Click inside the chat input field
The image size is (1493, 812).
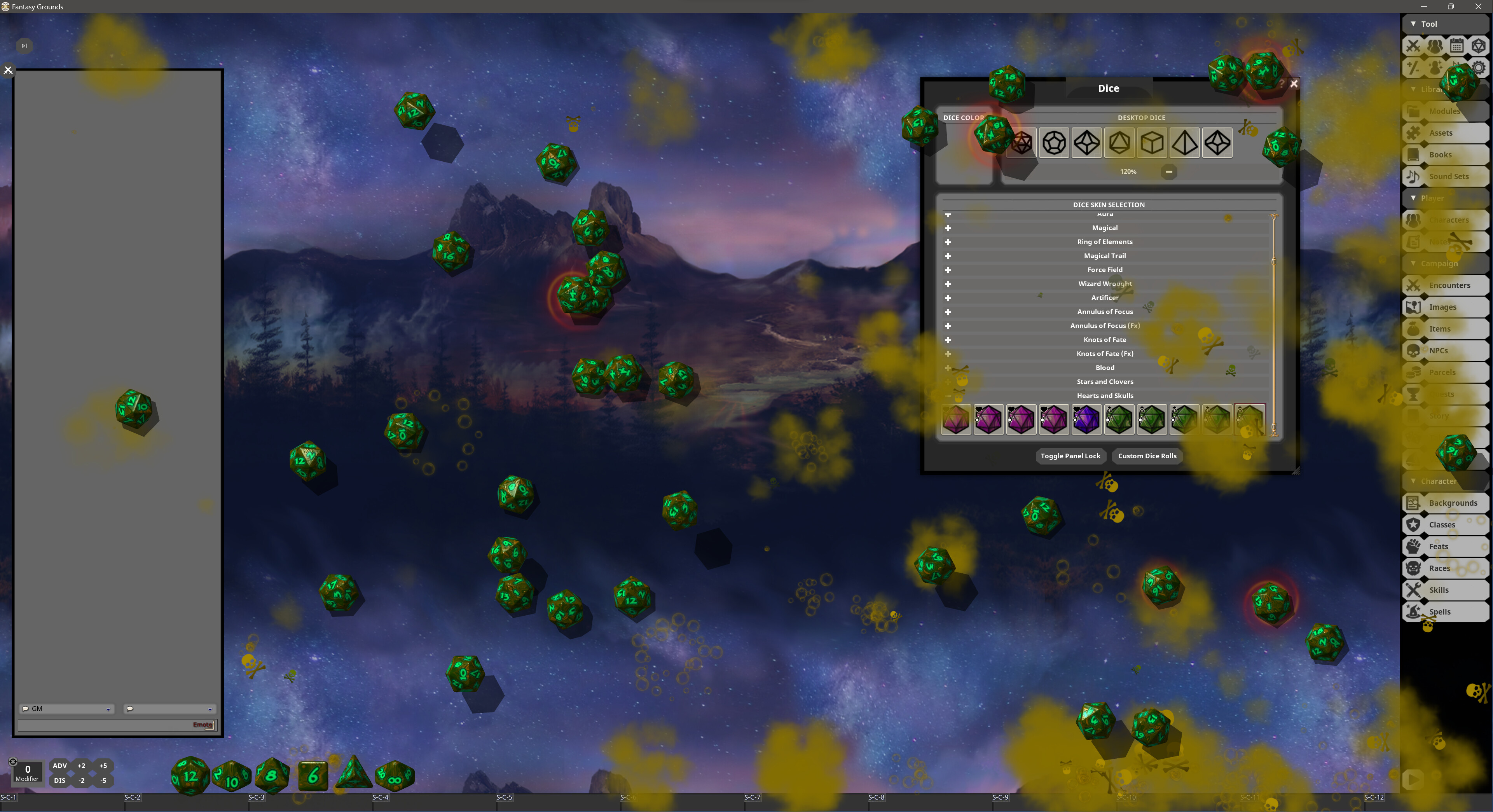pos(104,725)
